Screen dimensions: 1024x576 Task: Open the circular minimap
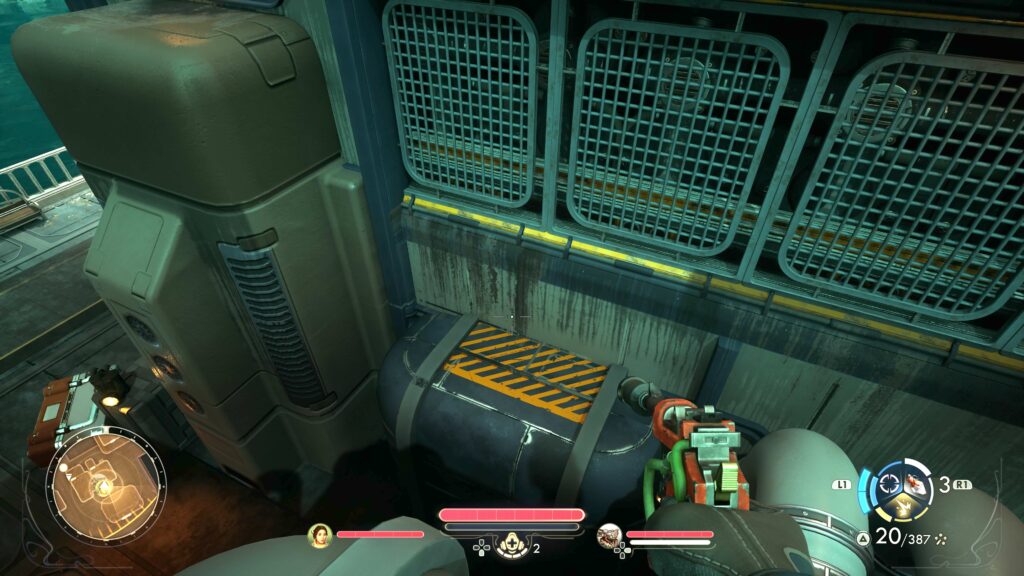click(x=105, y=486)
